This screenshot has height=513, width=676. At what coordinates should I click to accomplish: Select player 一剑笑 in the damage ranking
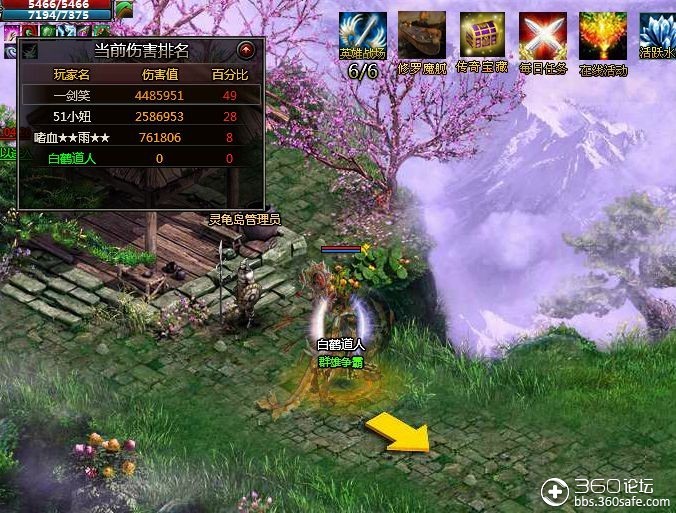(70, 95)
